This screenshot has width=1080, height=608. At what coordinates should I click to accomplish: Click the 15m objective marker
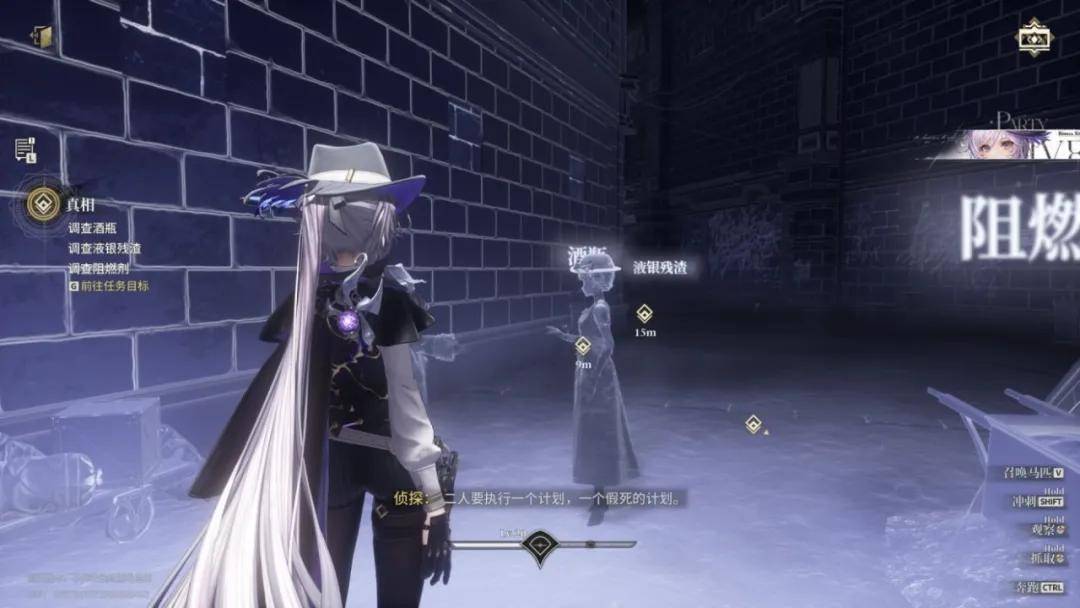[x=645, y=314]
